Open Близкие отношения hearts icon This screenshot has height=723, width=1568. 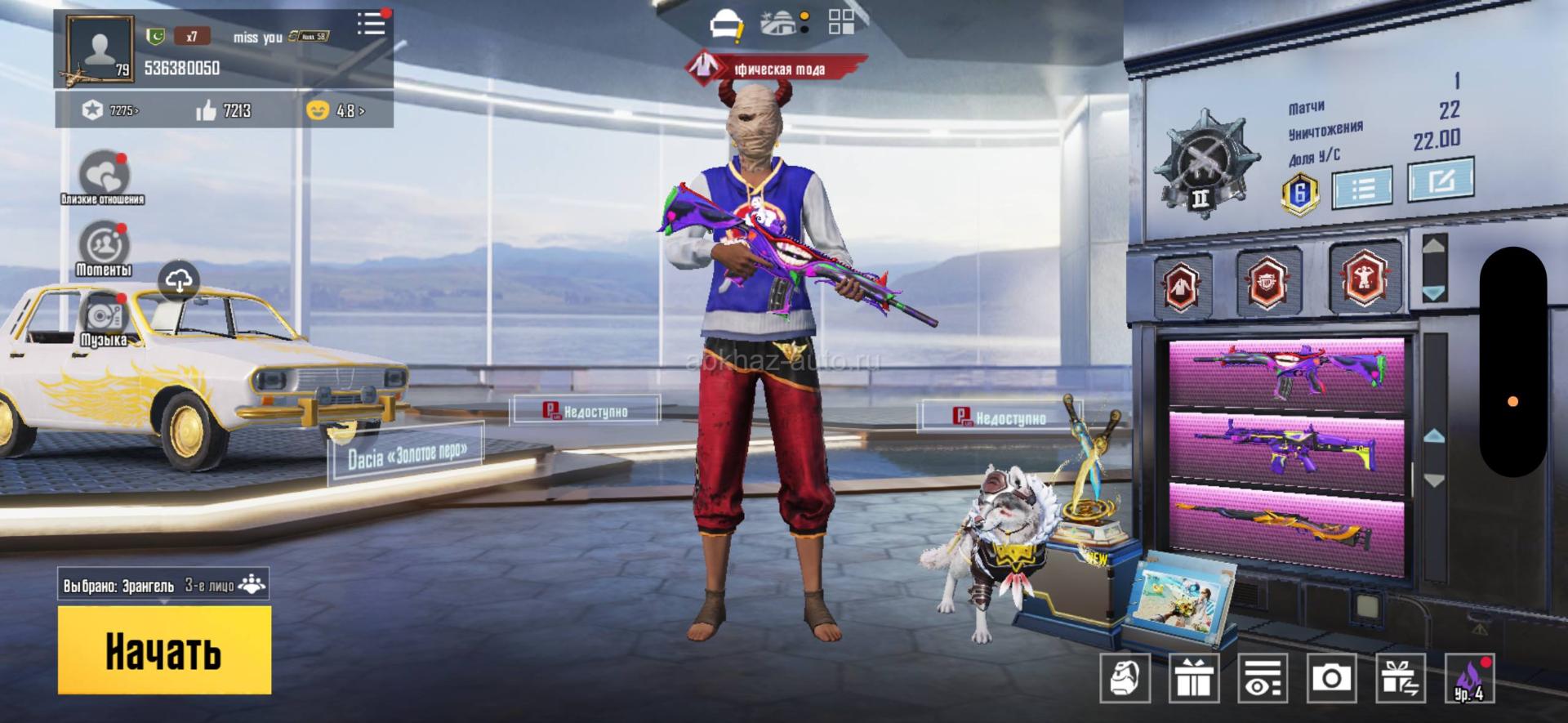pos(104,174)
